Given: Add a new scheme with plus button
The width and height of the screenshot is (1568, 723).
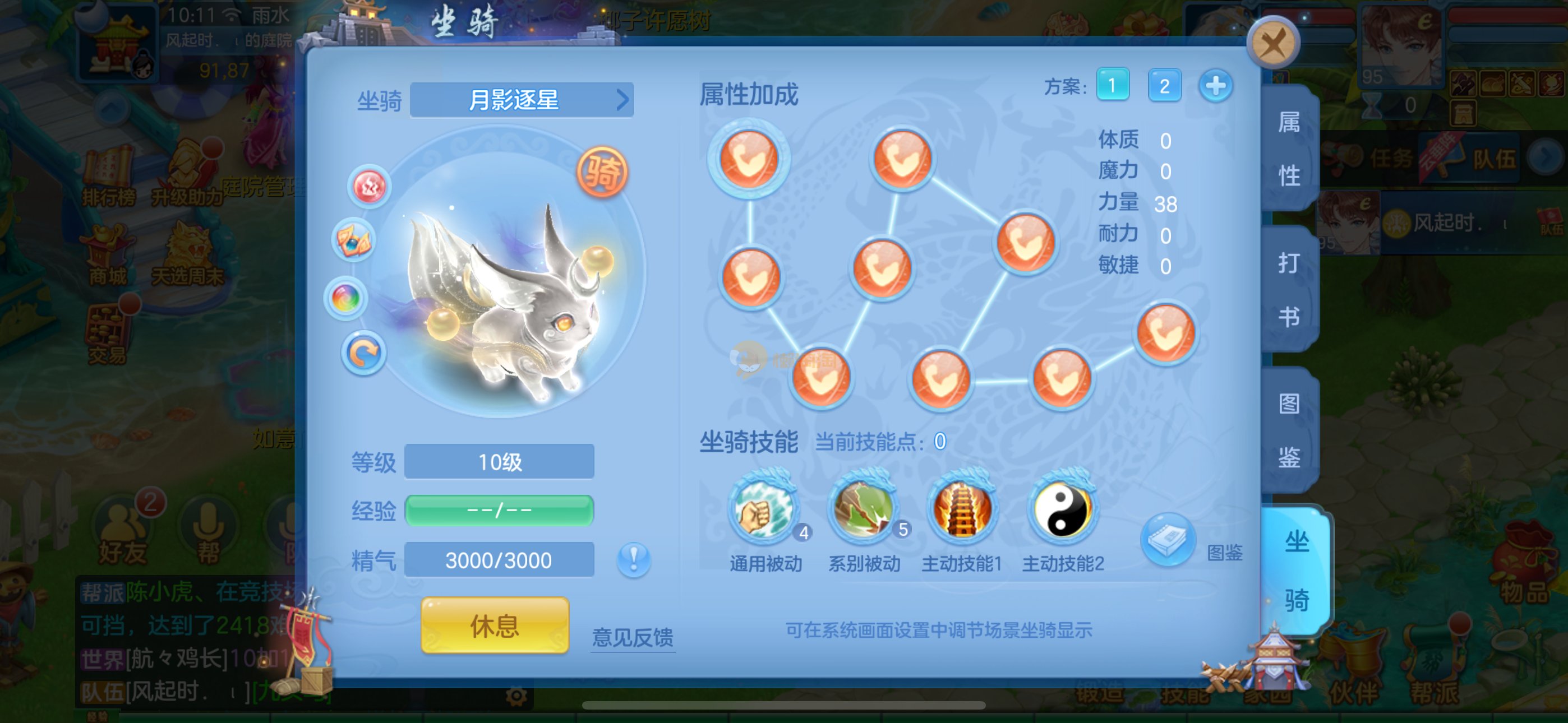Looking at the screenshot, I should [x=1216, y=85].
